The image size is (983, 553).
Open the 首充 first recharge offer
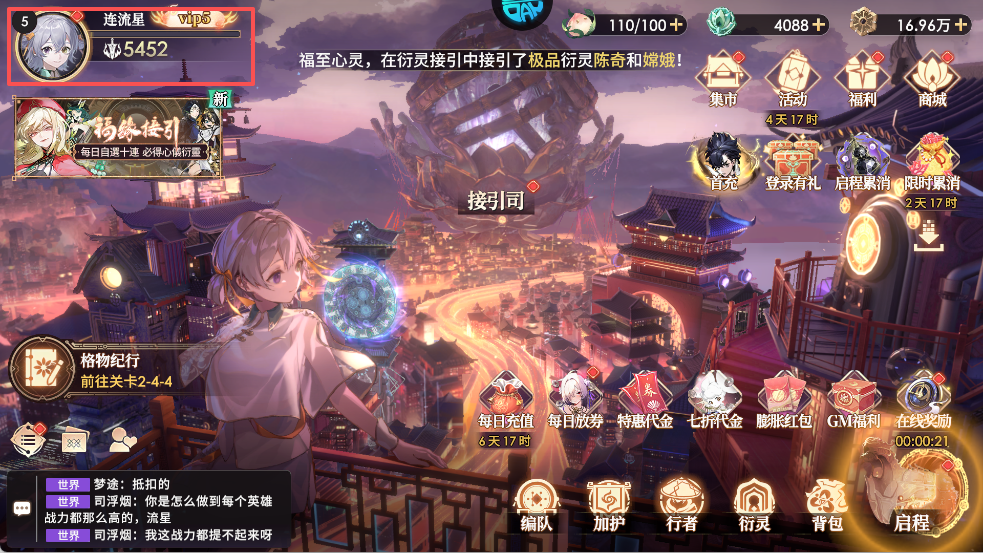coord(724,162)
